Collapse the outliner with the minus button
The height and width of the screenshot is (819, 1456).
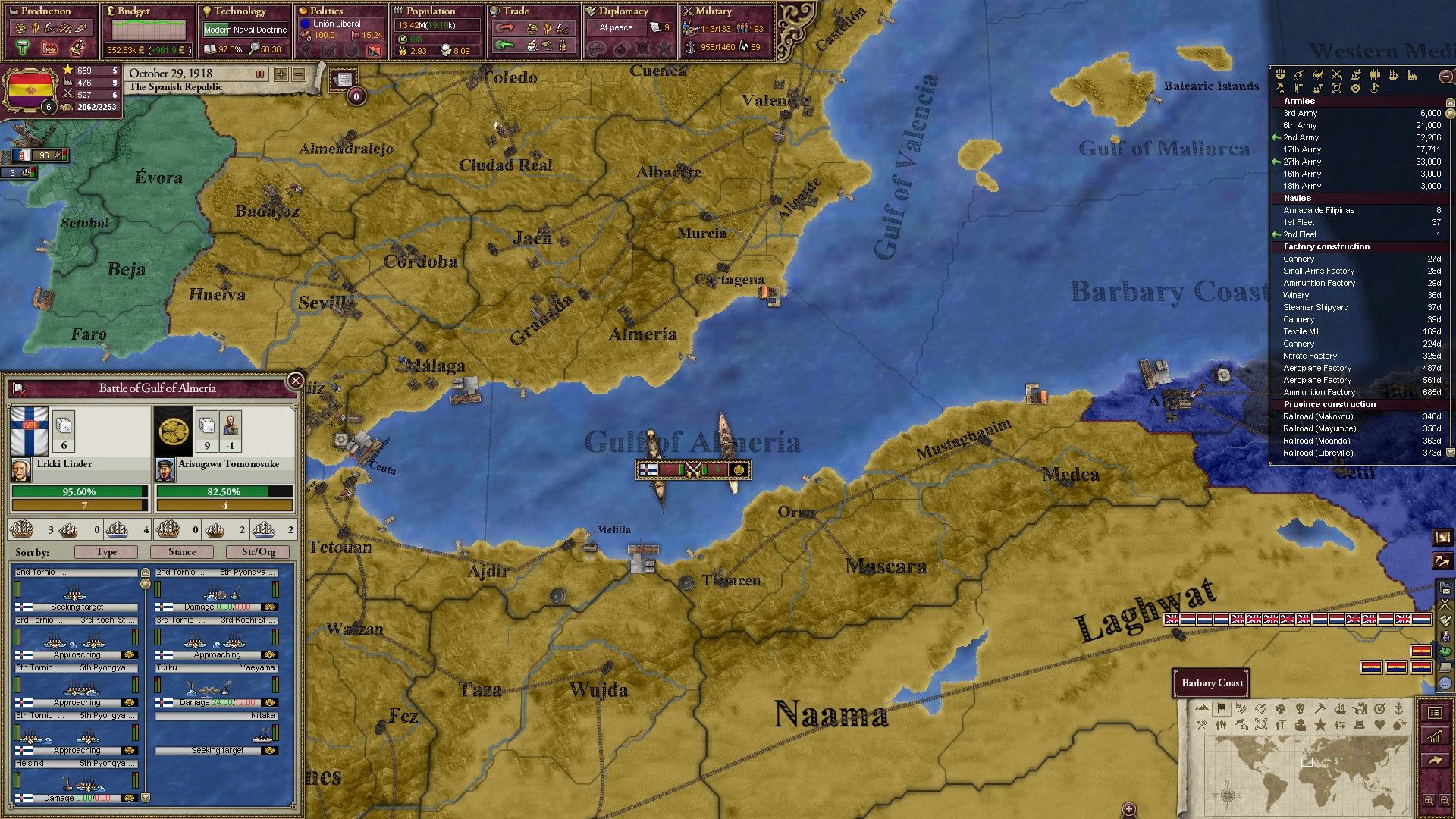pyautogui.click(x=1445, y=76)
